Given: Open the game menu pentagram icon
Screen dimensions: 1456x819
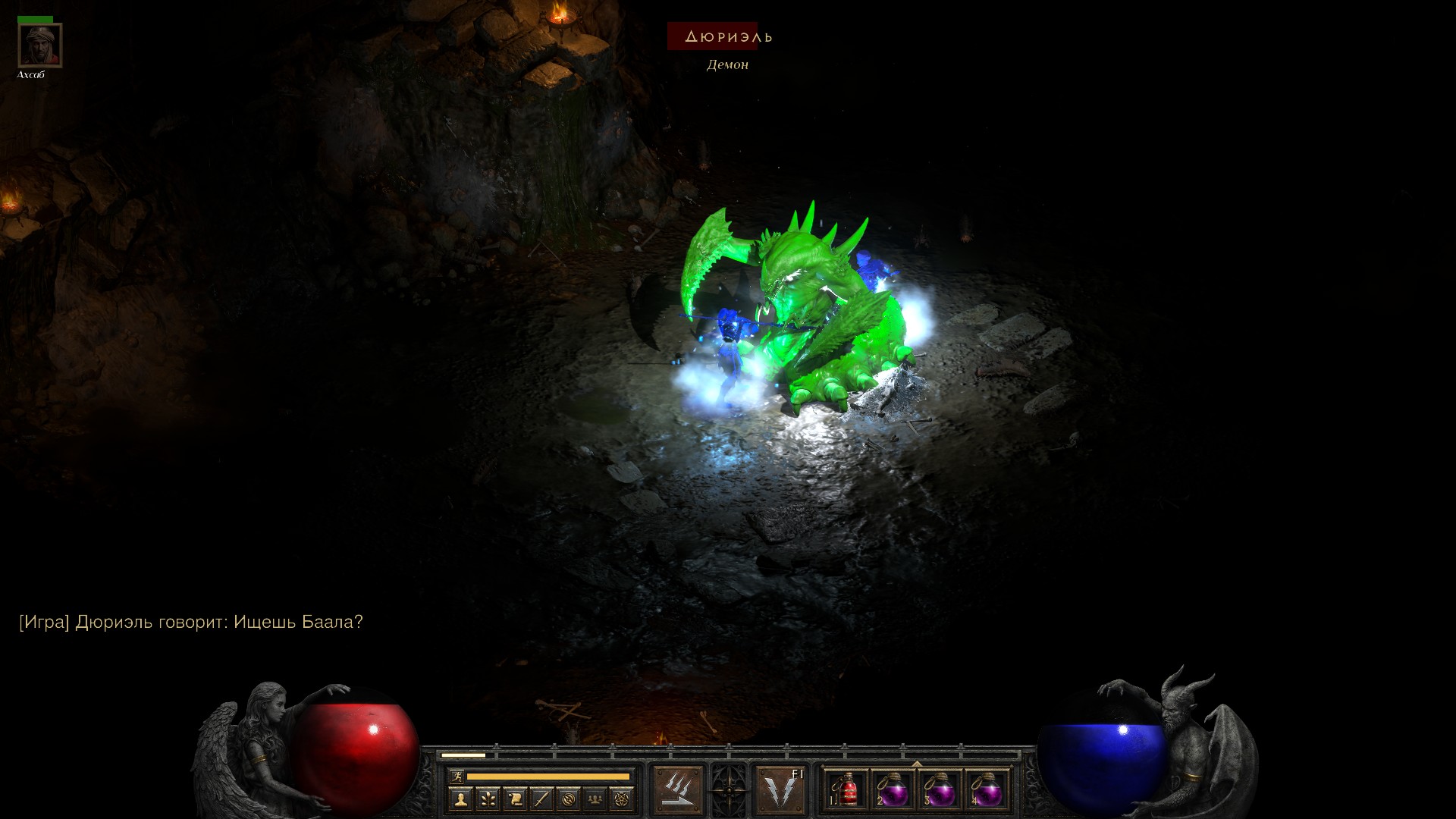Looking at the screenshot, I should pyautogui.click(x=623, y=799).
